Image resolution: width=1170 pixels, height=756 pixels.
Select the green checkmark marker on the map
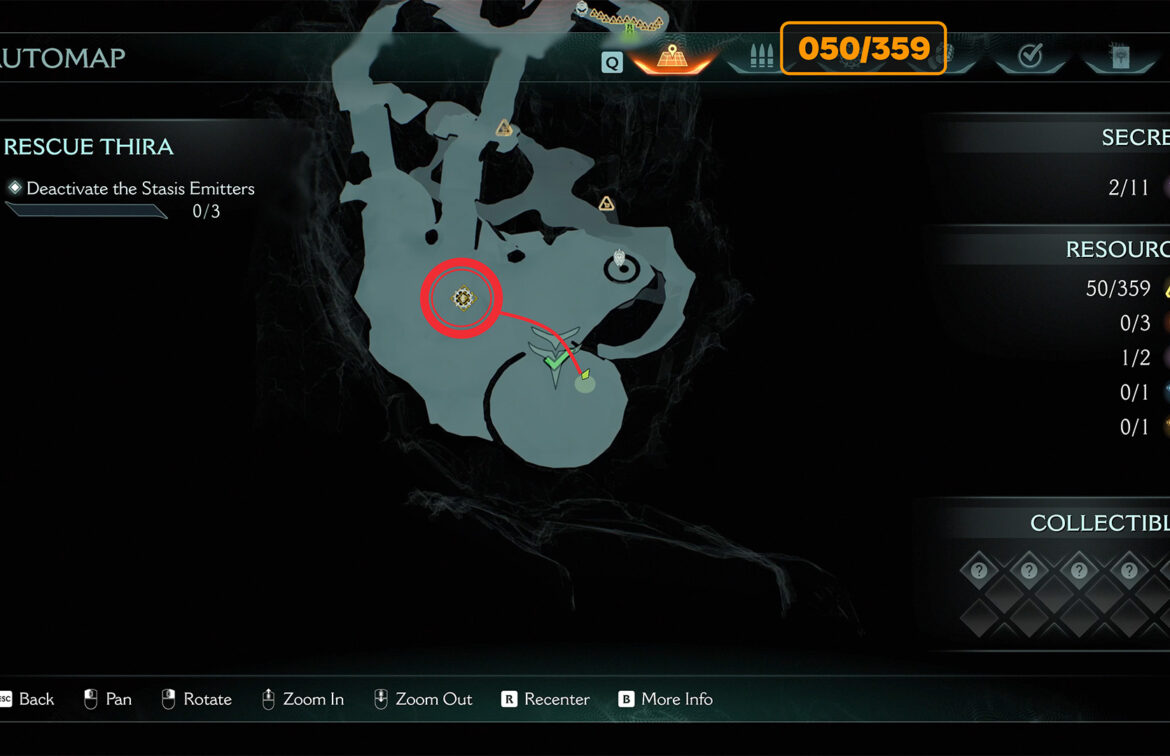click(556, 358)
